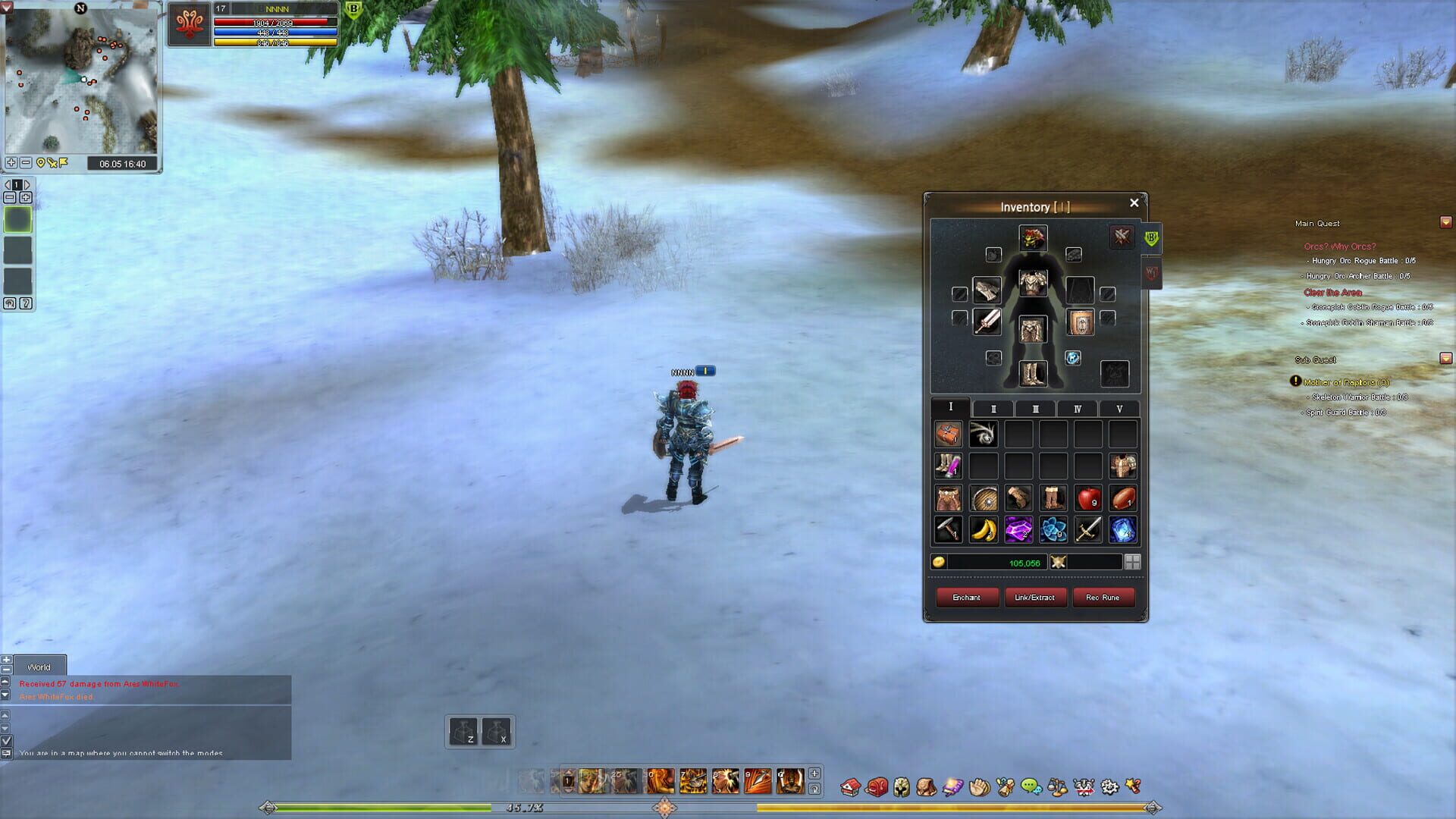Click the minimap zoom-in plus toggle
Screen dimensions: 1456x819
click(11, 162)
